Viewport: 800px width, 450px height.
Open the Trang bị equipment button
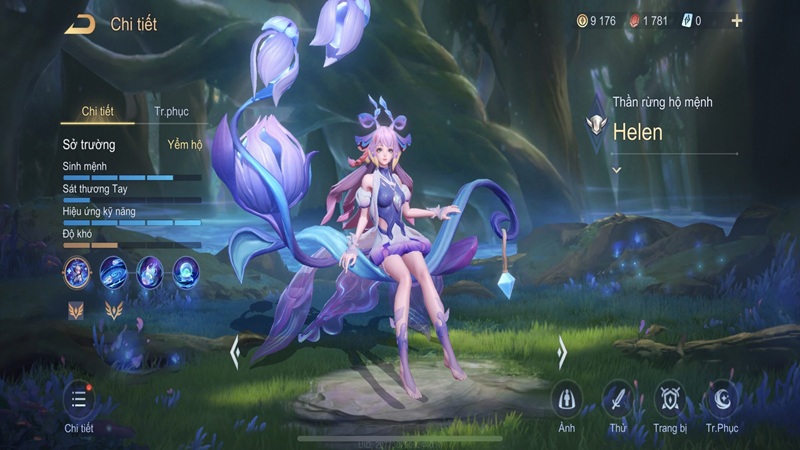click(669, 399)
